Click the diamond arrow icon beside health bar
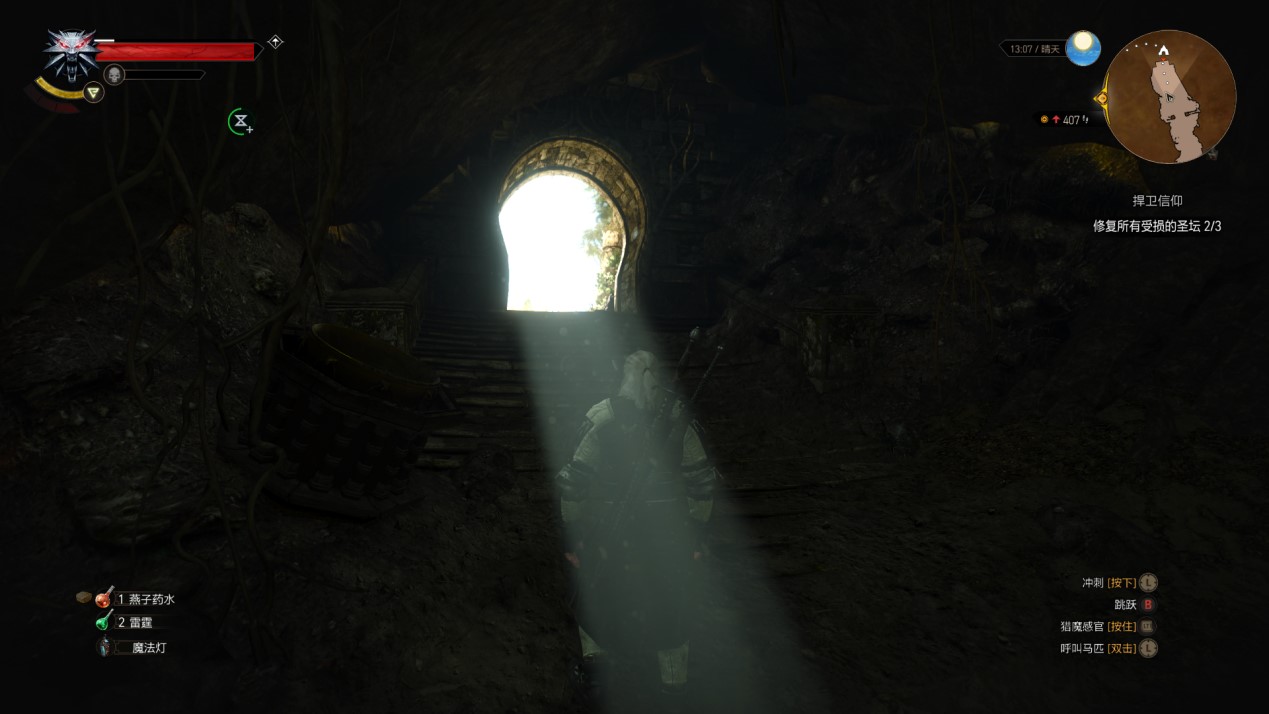 click(275, 42)
